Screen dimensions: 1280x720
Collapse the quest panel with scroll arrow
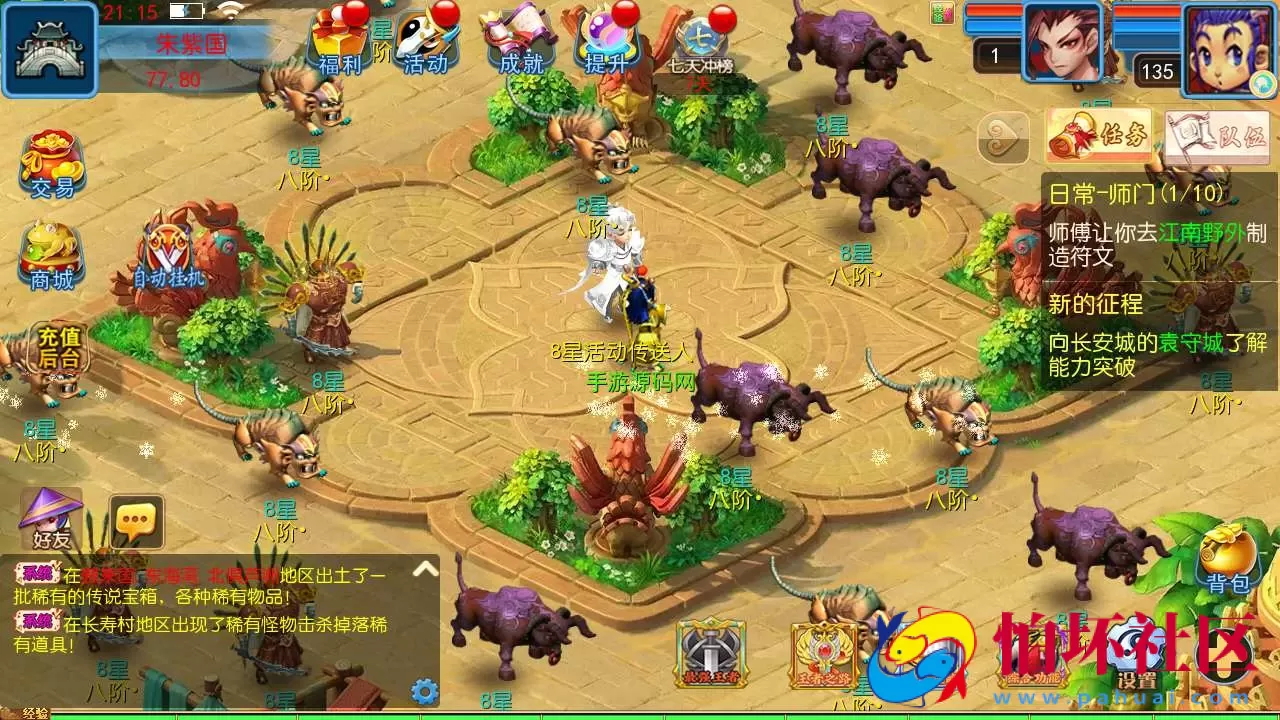tap(1003, 138)
